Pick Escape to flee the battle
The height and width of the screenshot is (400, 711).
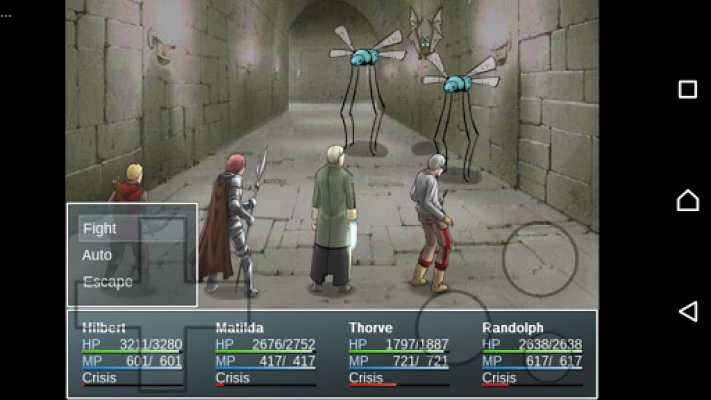coord(107,282)
